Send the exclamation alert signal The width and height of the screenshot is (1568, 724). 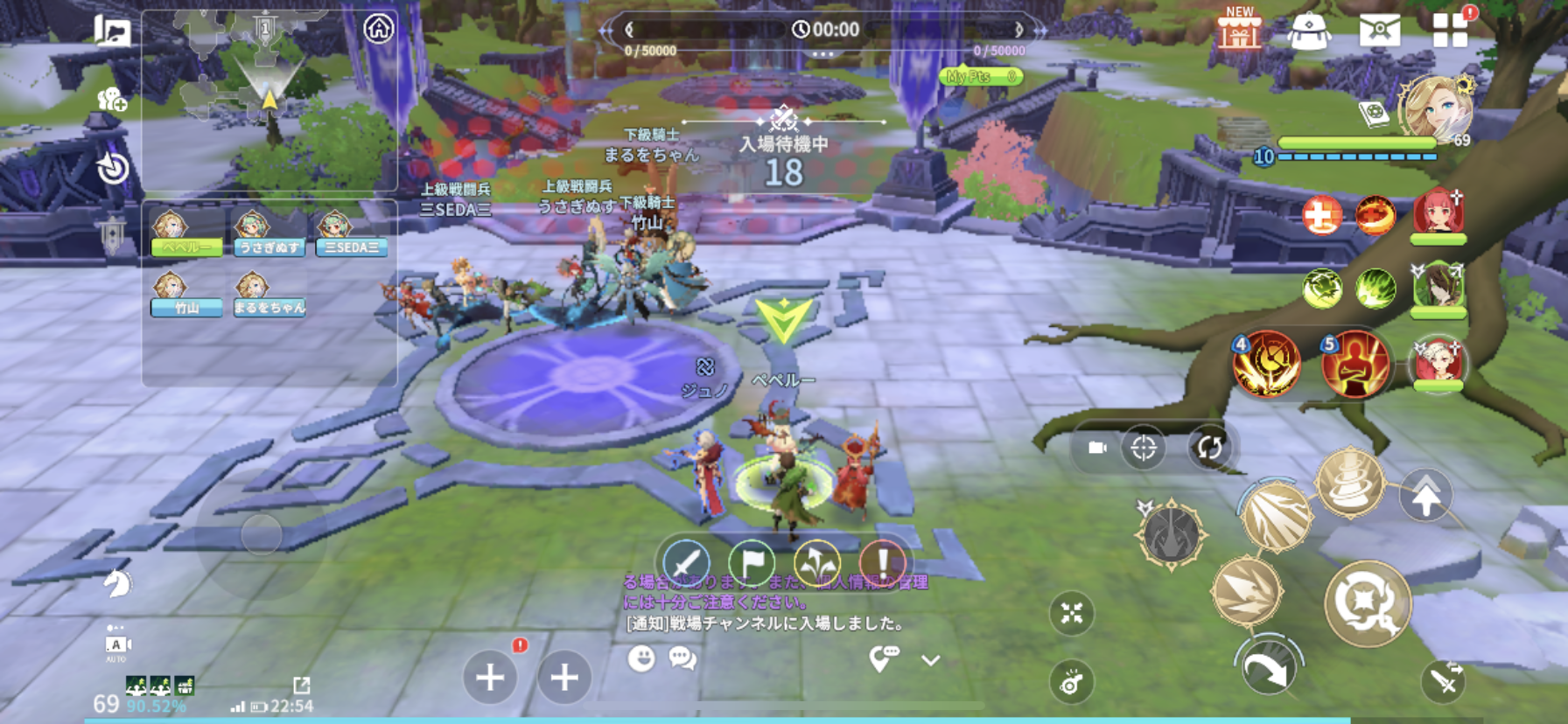(882, 562)
